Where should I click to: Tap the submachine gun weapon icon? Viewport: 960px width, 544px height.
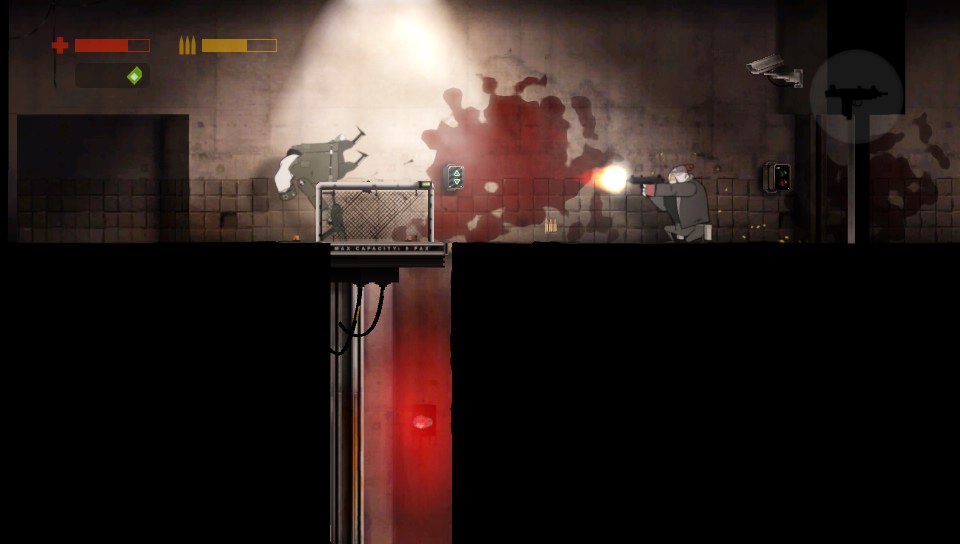coord(856,97)
